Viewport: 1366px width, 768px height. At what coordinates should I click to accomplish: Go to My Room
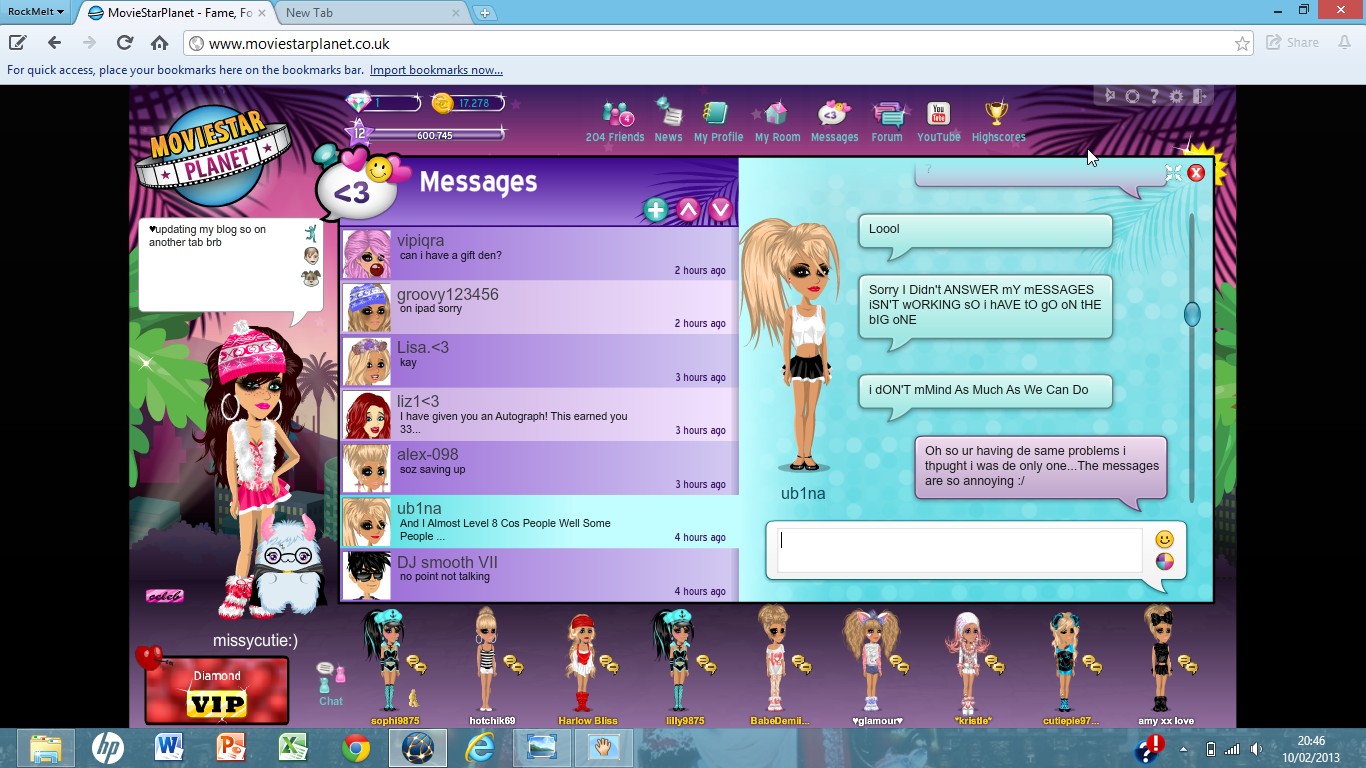(776, 115)
